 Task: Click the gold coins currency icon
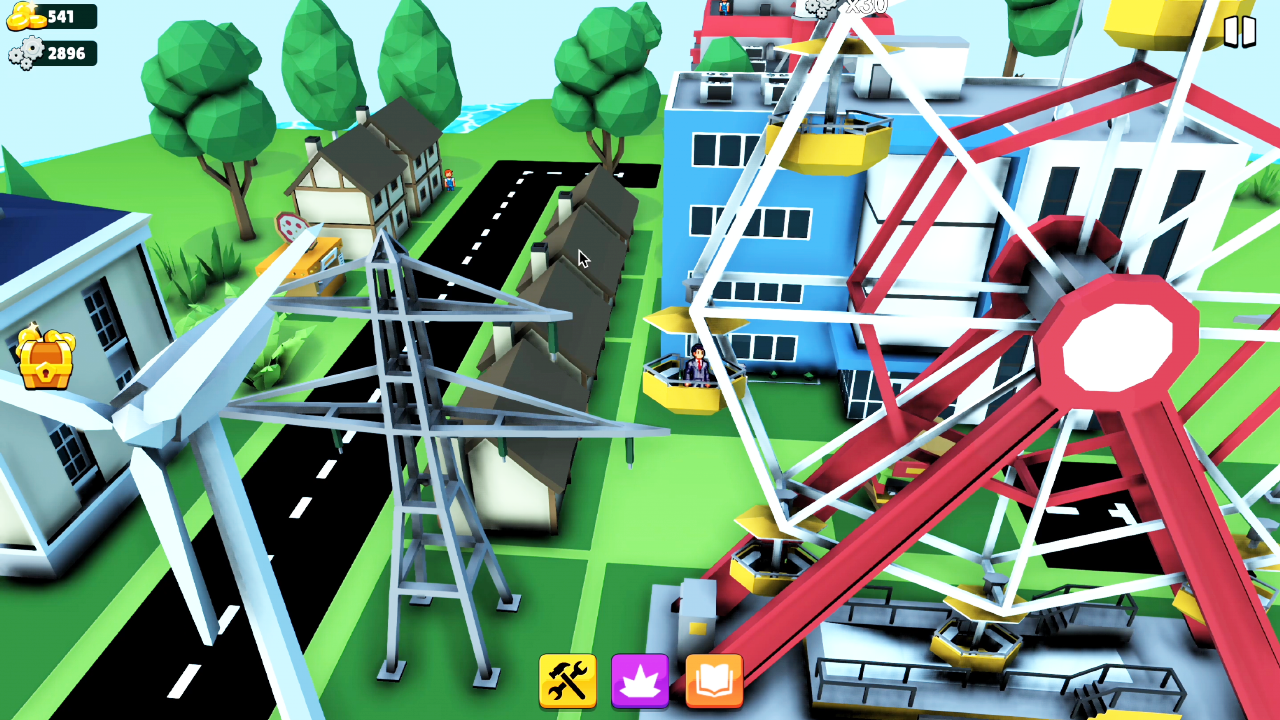pyautogui.click(x=23, y=15)
